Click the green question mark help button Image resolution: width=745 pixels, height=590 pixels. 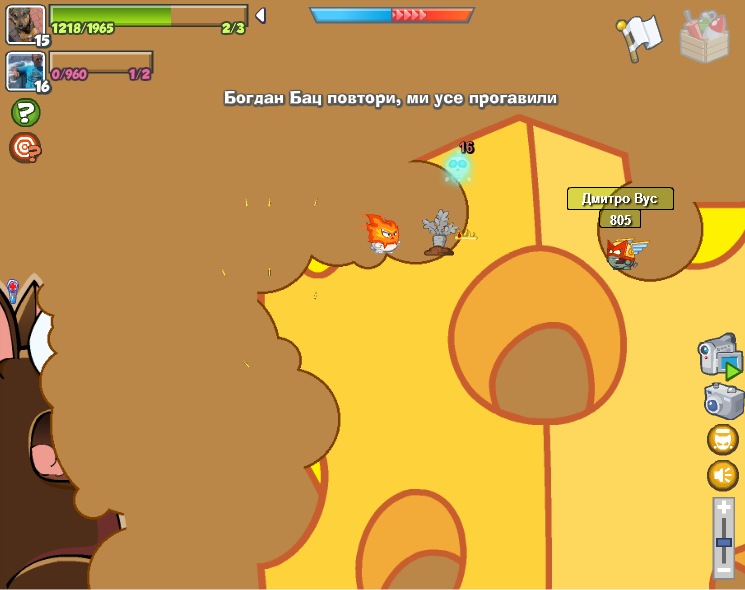[25, 112]
